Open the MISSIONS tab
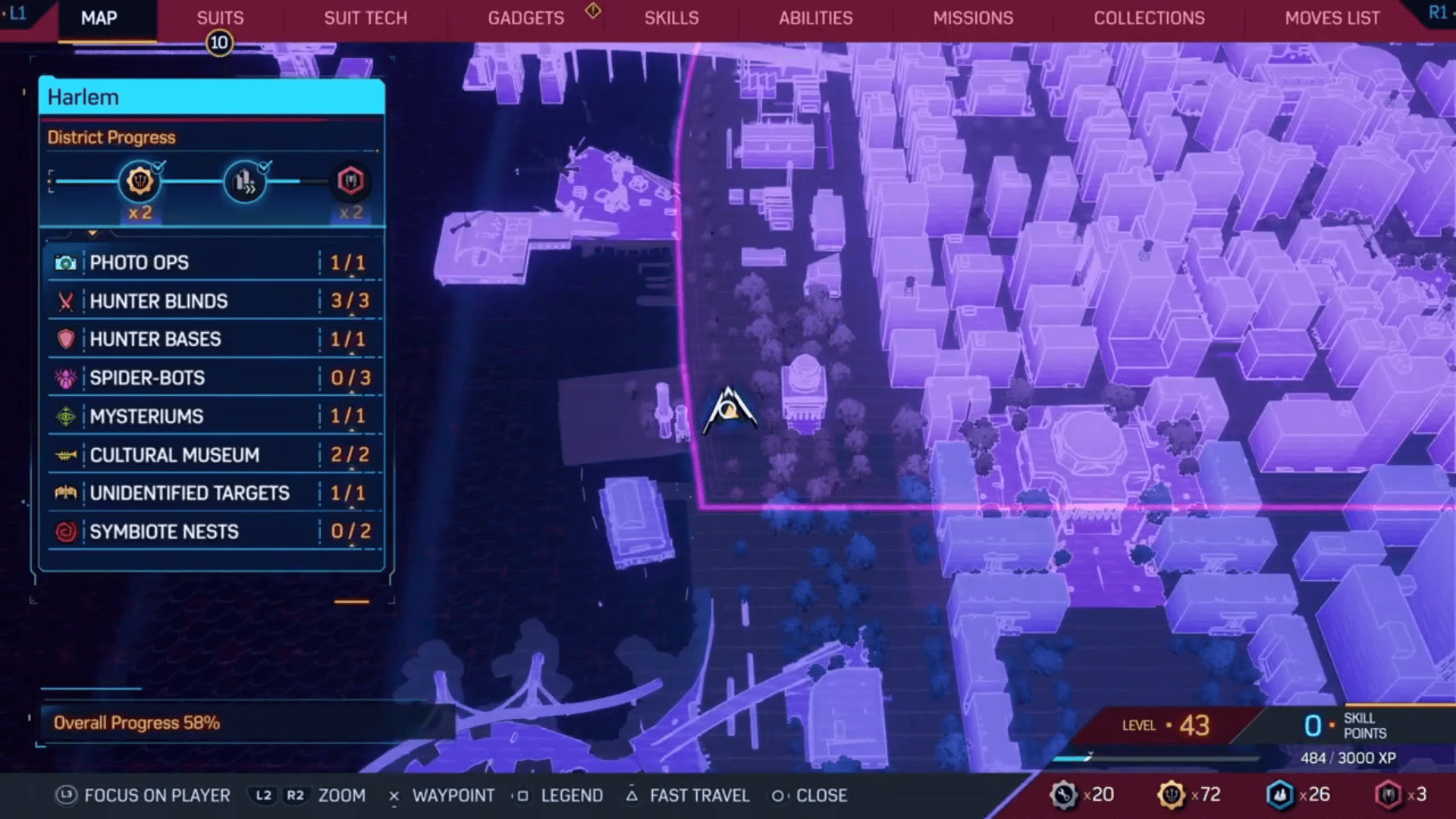Screen dimensions: 1456x819 tap(973, 17)
